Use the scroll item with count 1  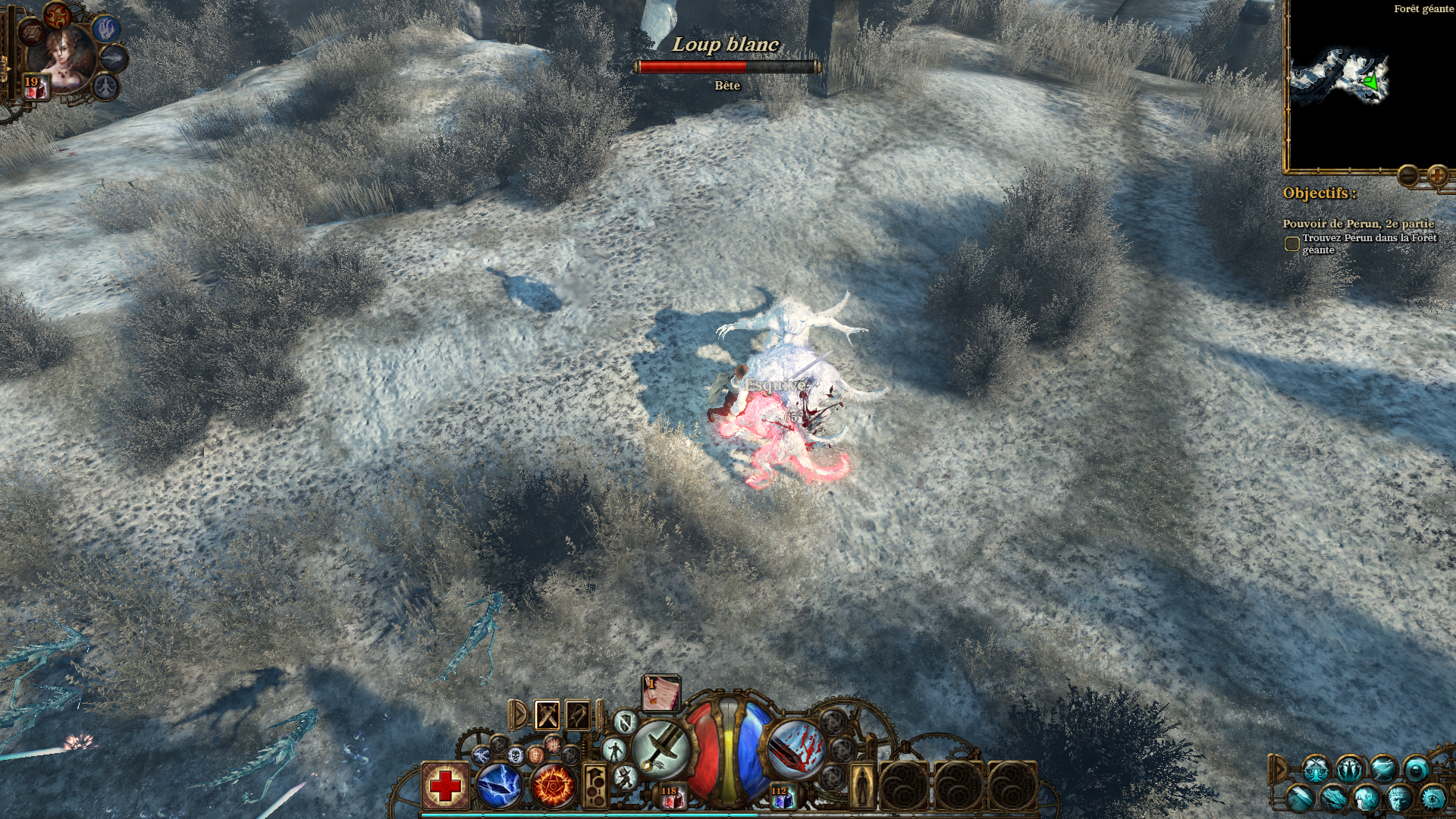point(661,694)
